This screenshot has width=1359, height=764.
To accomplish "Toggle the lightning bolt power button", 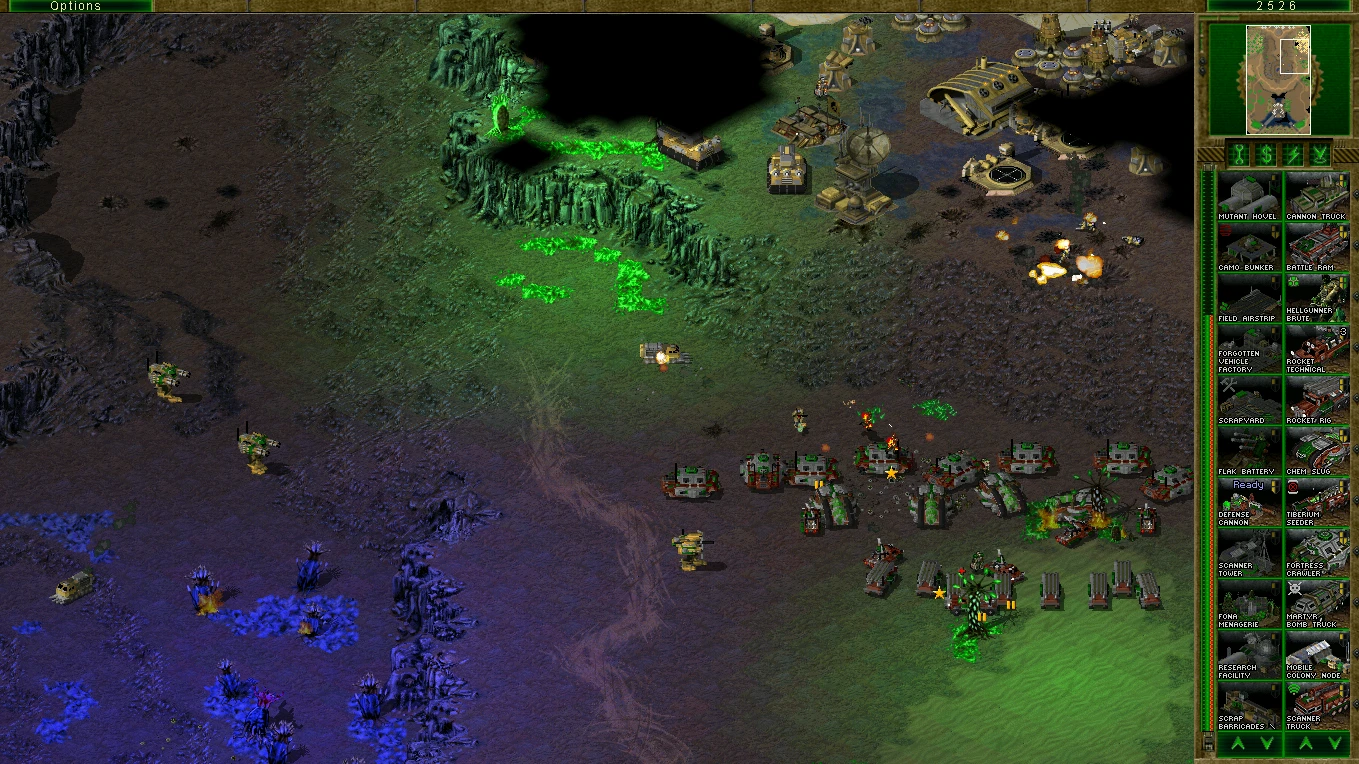I will [1292, 154].
